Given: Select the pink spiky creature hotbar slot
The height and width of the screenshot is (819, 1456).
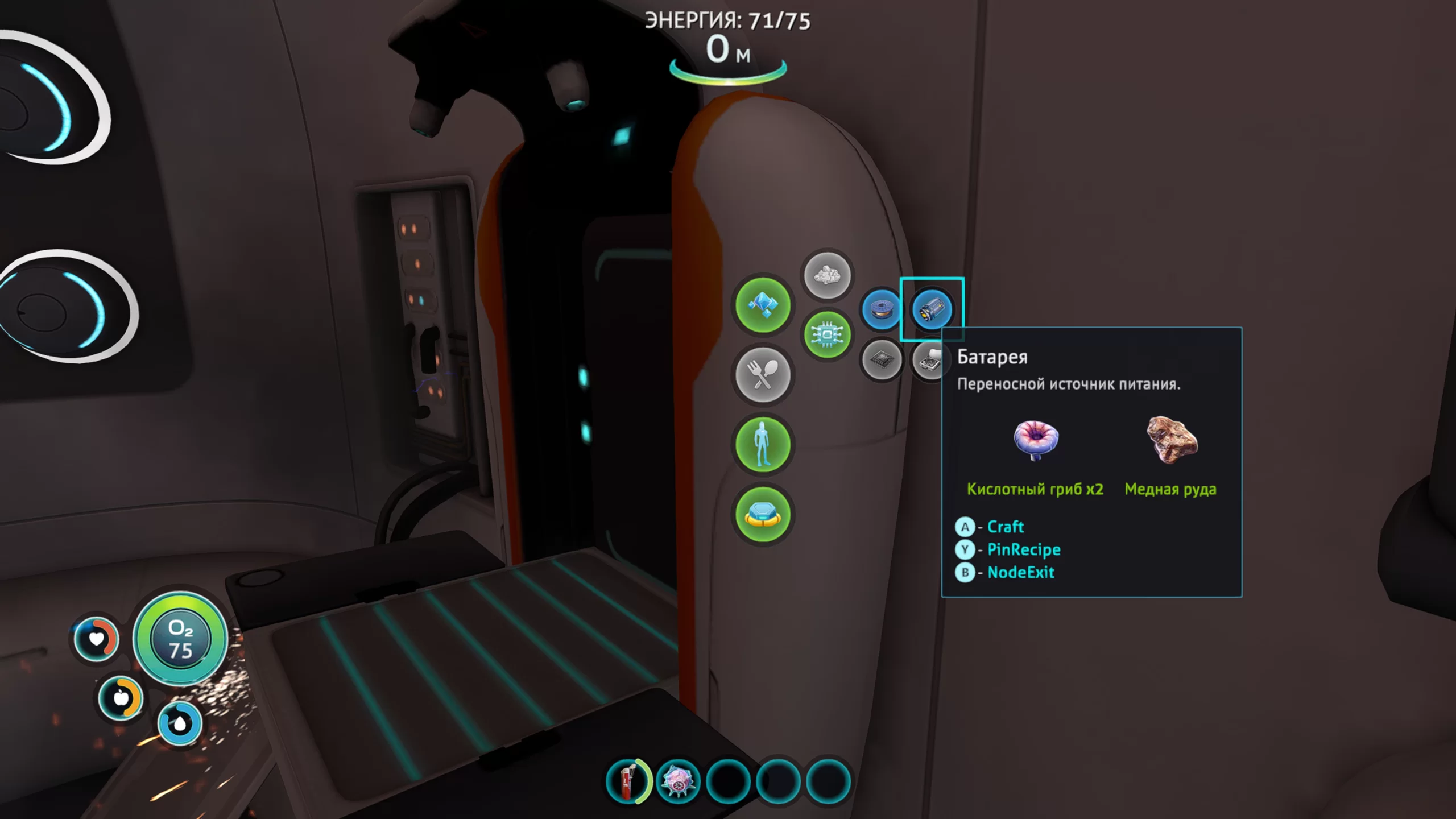Looking at the screenshot, I should (678, 781).
